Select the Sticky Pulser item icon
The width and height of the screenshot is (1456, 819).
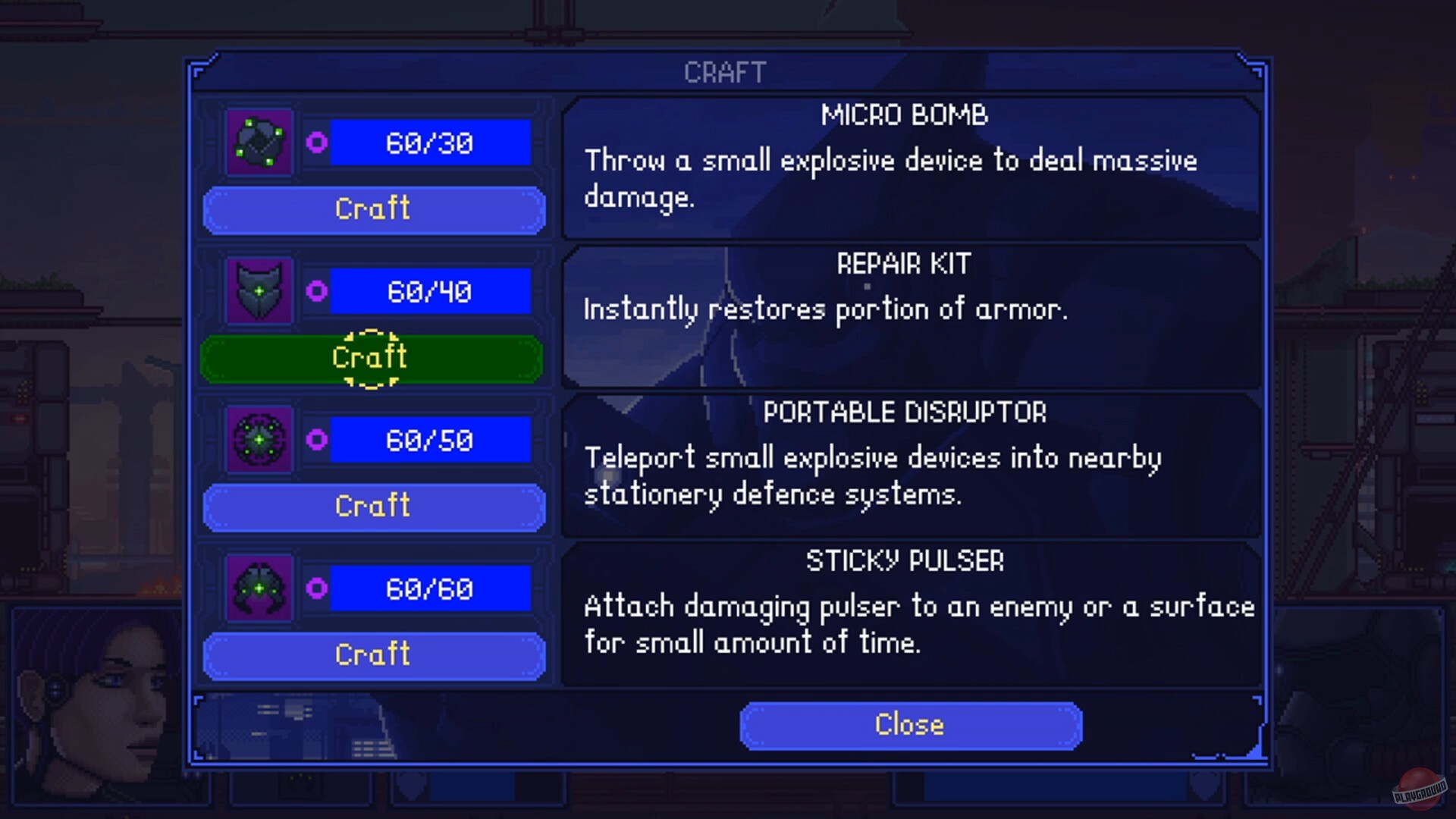pyautogui.click(x=258, y=589)
